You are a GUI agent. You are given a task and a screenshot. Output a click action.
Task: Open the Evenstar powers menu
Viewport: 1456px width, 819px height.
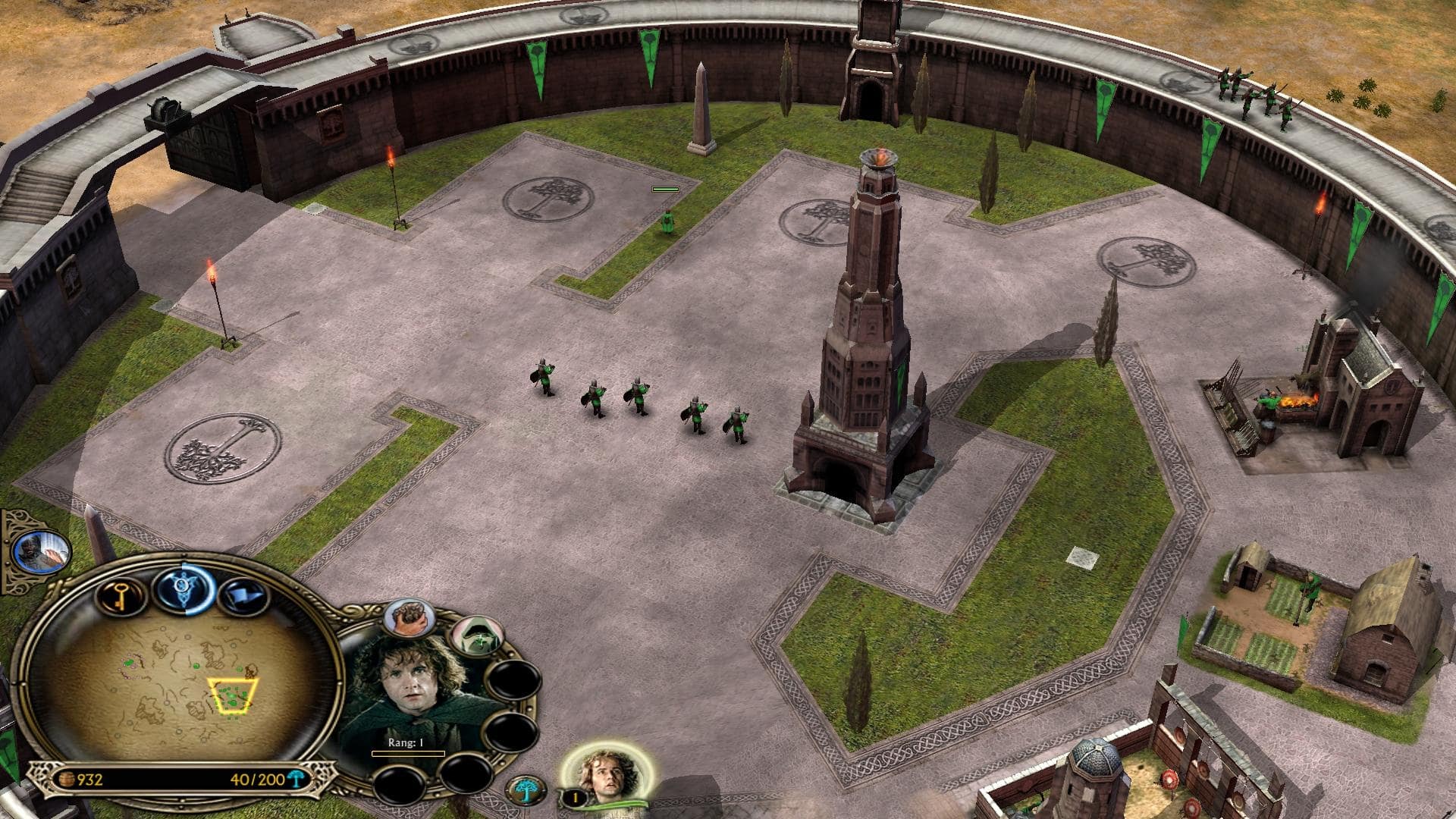[x=184, y=588]
